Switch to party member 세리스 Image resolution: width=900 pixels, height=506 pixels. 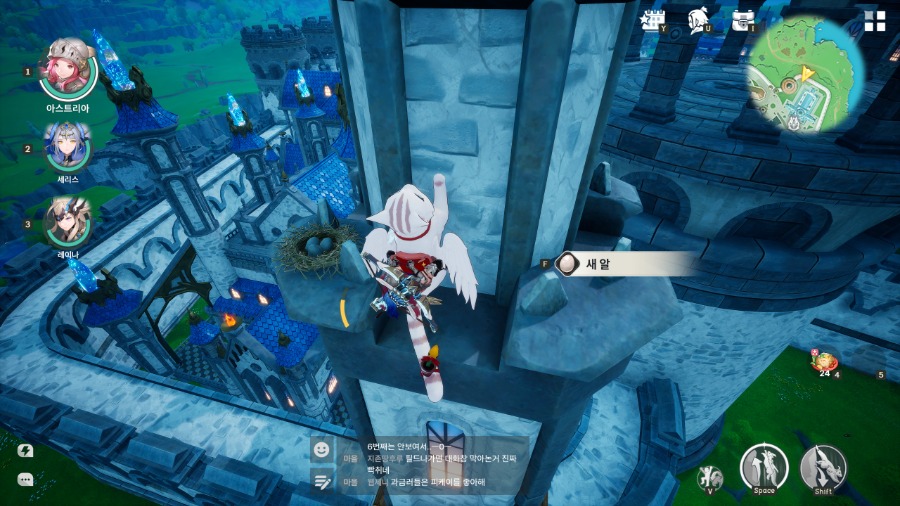67,146
